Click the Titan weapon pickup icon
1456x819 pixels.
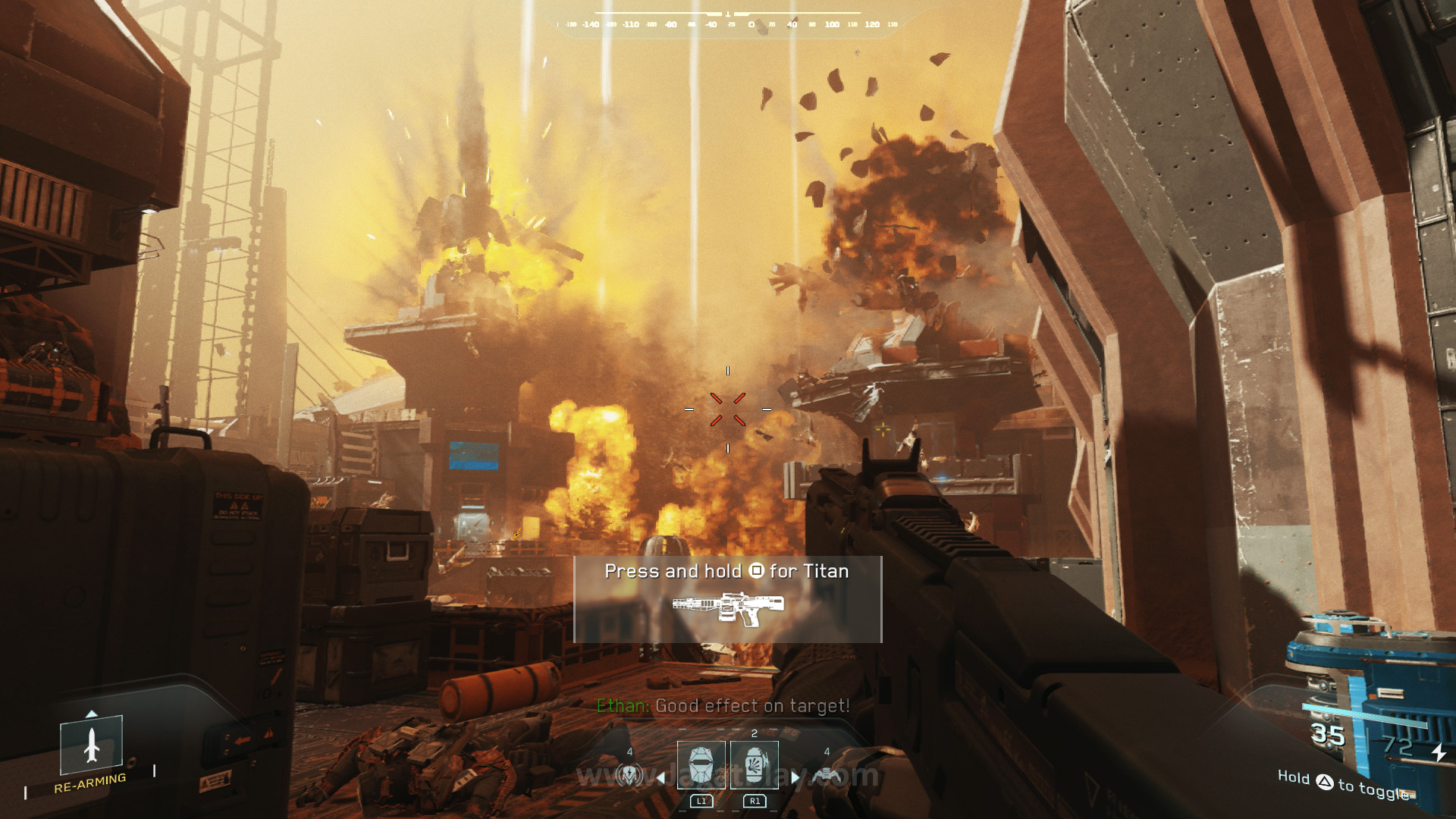728,608
